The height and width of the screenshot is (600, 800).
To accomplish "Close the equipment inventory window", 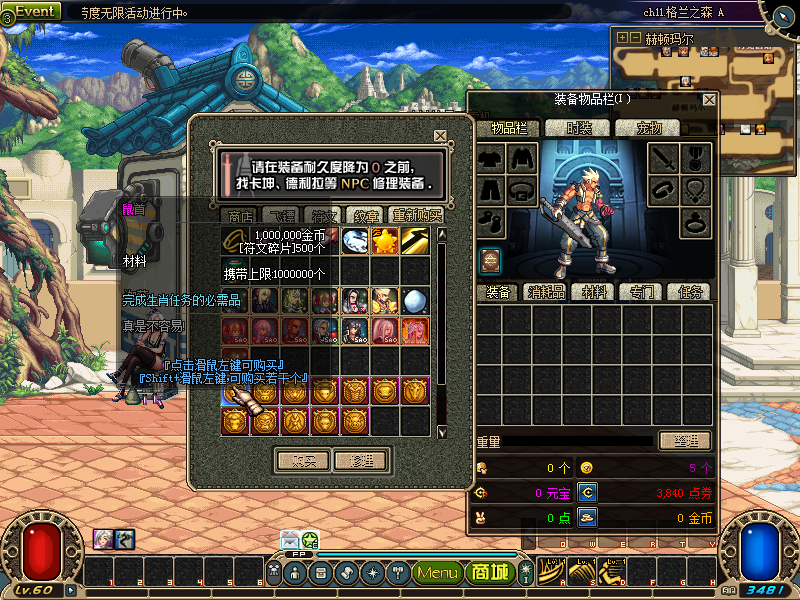I will tap(709, 100).
